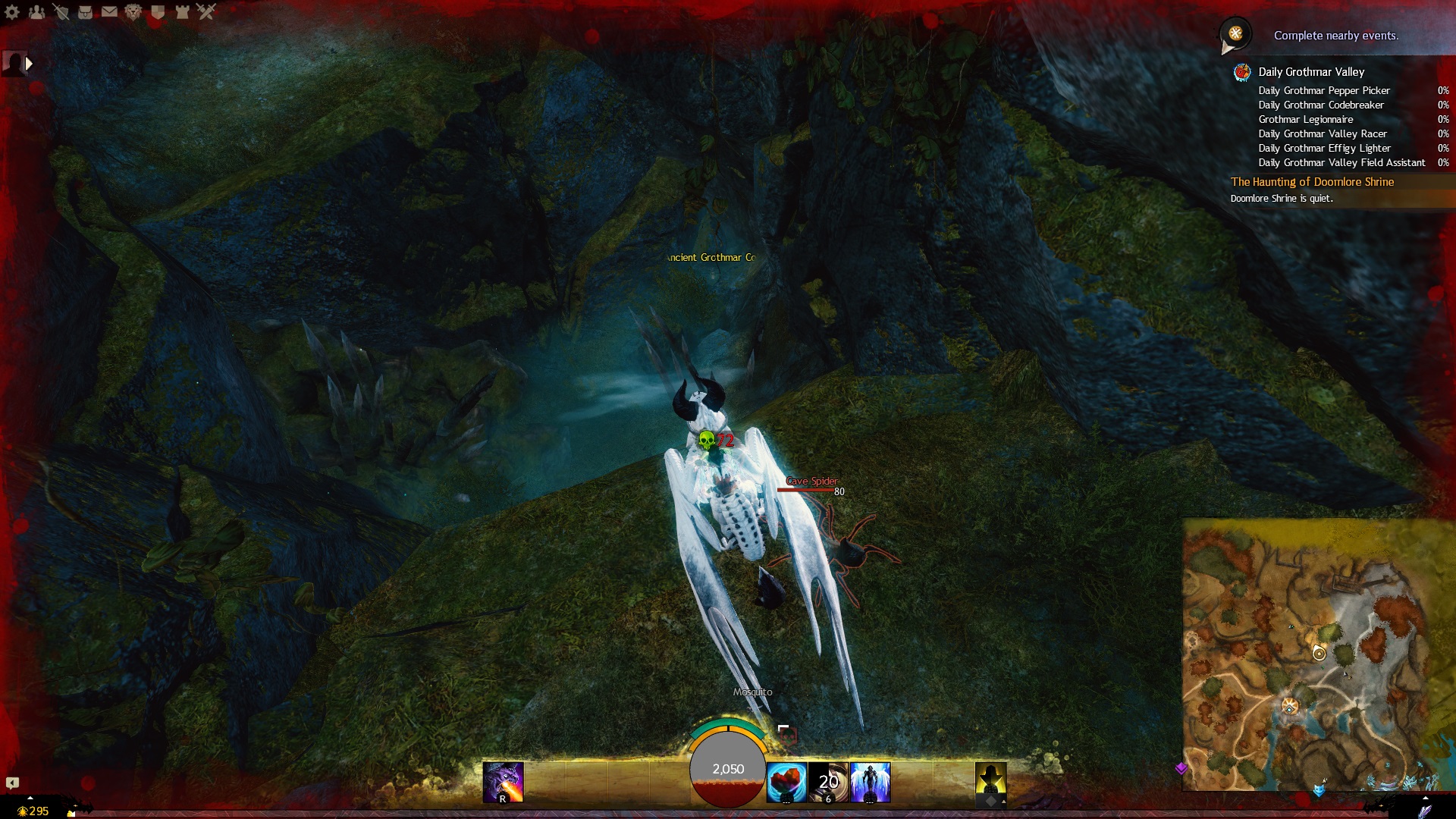
Task: Open the game menu gear icon
Action: (x=12, y=11)
